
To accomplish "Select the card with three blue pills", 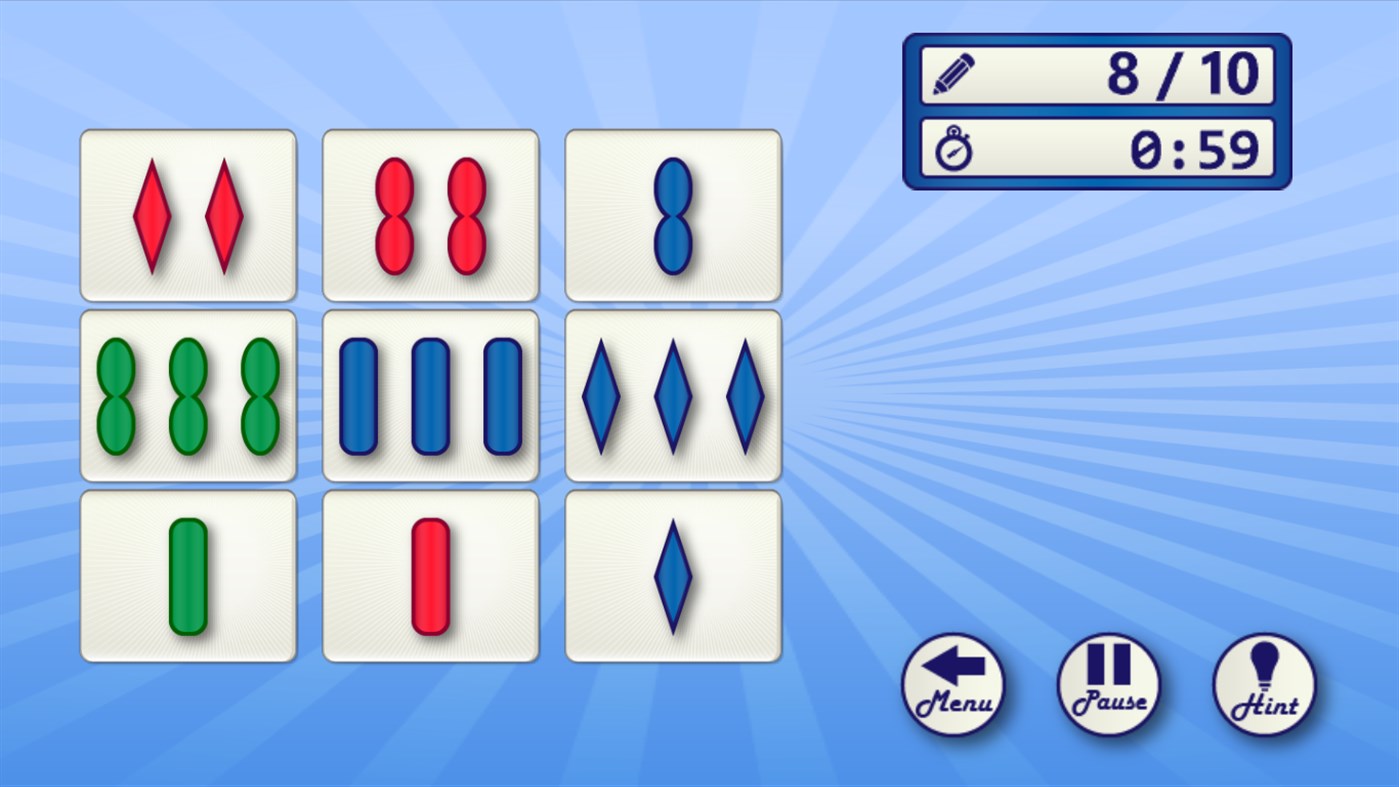I will click(430, 394).
